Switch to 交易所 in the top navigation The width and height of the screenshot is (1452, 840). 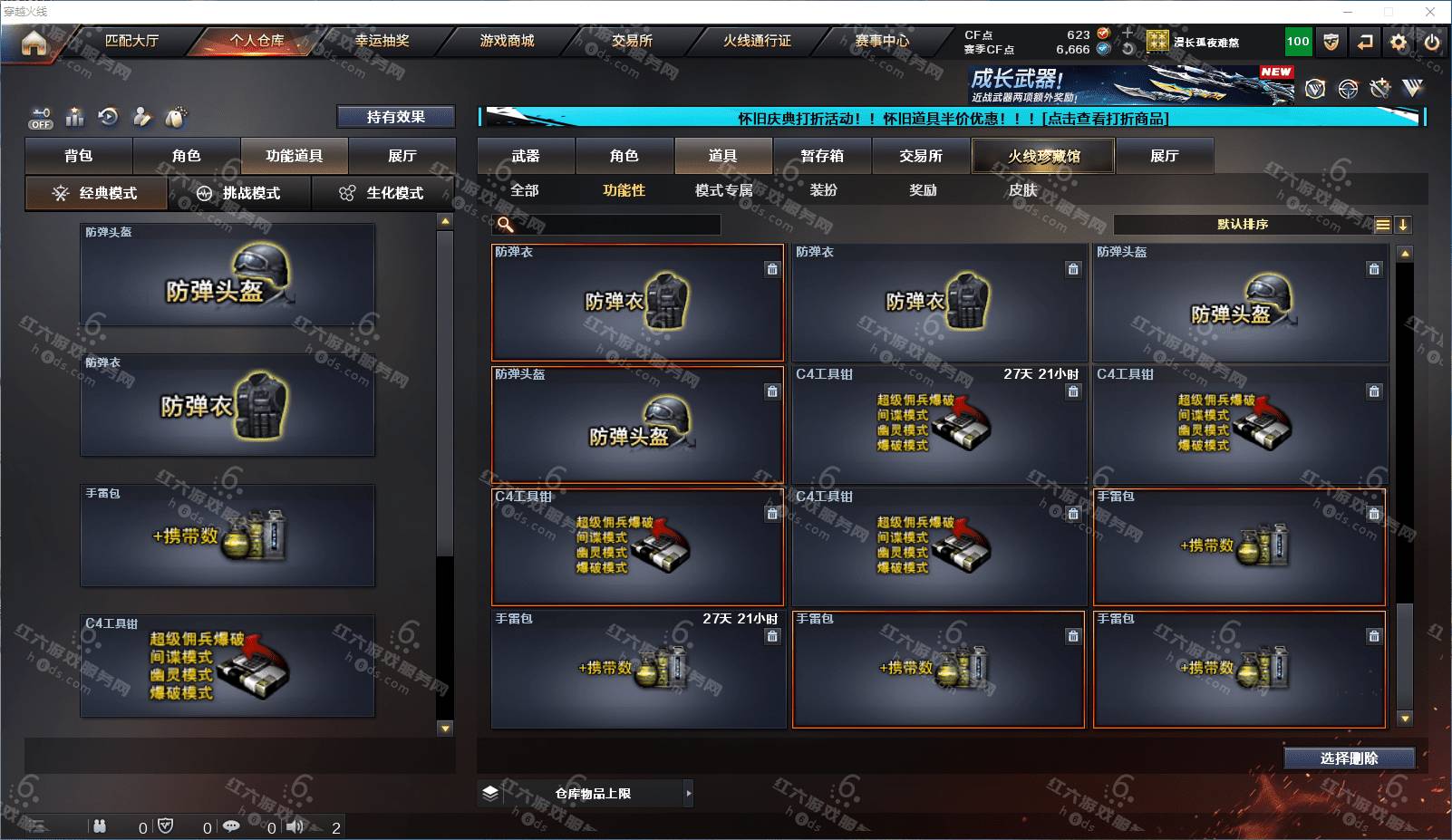coord(632,41)
